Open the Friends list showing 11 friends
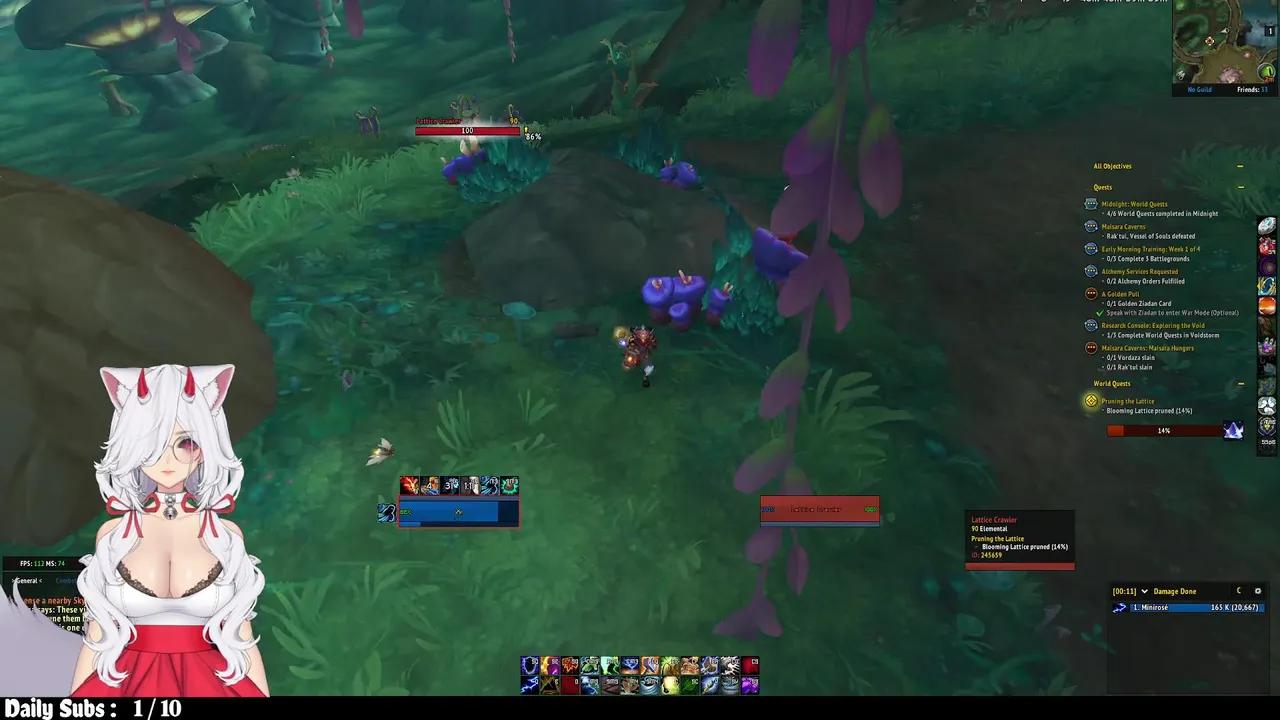The height and width of the screenshot is (720, 1280). click(1249, 89)
